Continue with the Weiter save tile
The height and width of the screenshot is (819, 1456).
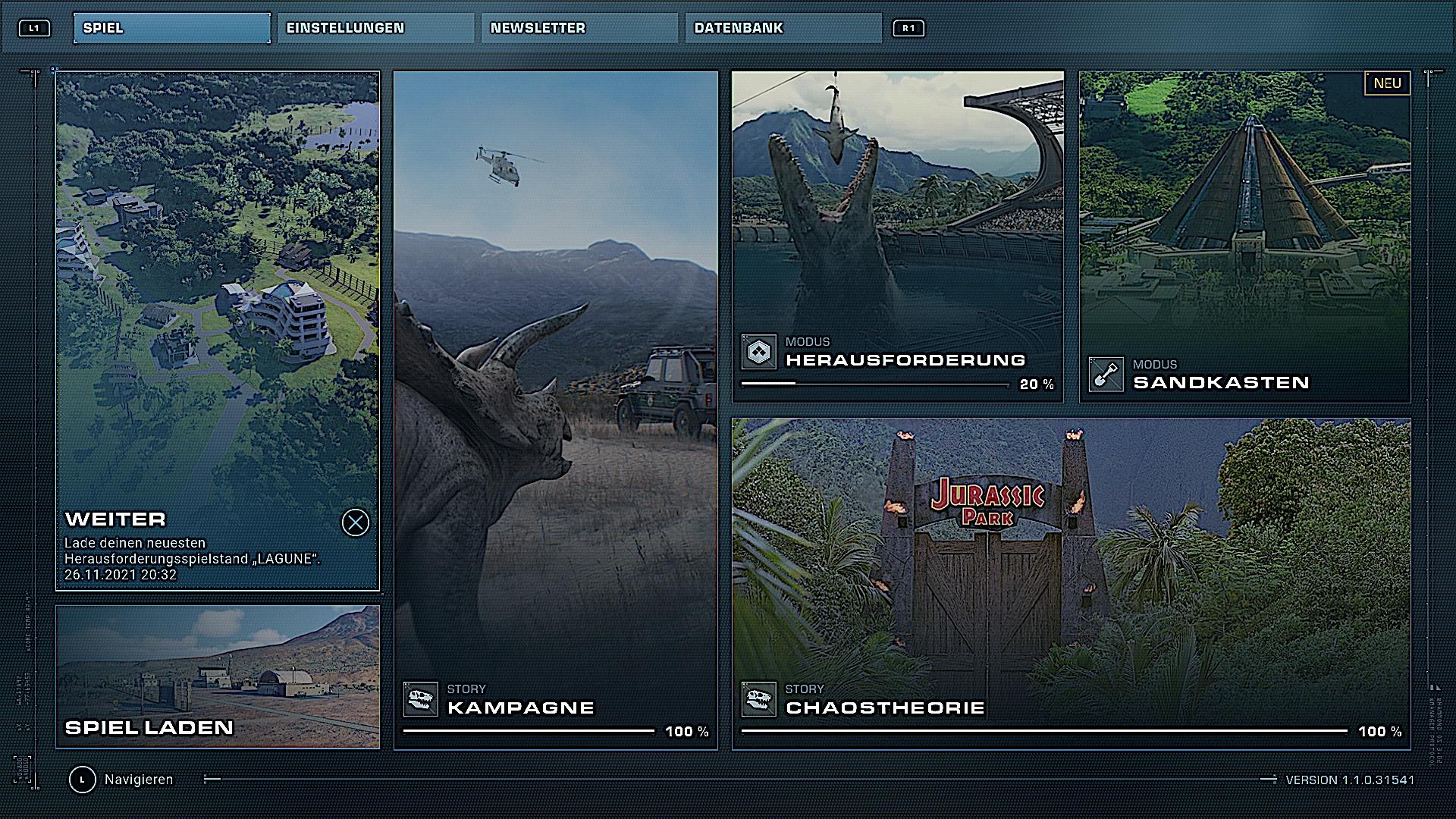coord(217,331)
